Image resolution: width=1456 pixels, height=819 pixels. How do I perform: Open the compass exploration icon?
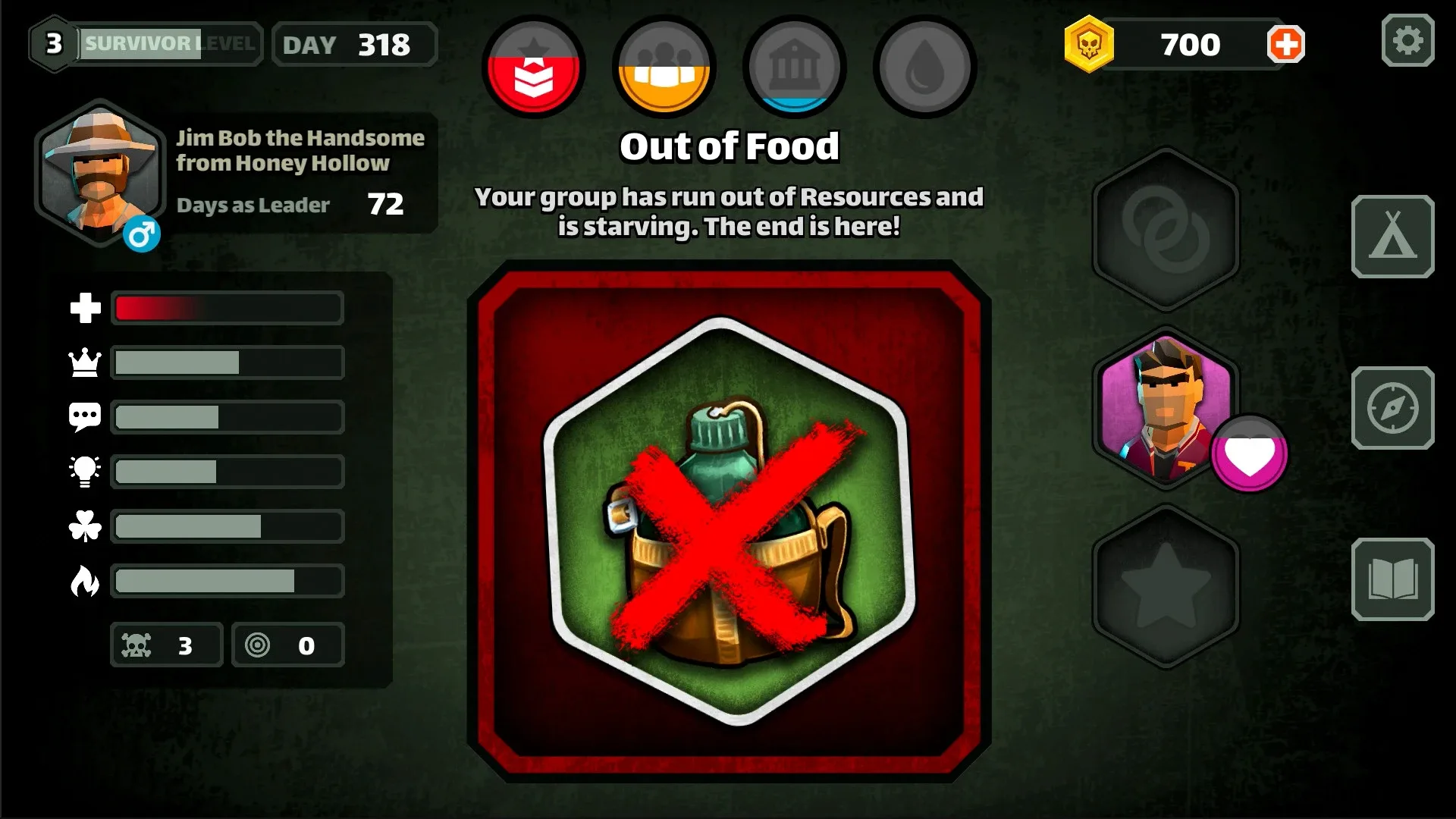tap(1394, 407)
